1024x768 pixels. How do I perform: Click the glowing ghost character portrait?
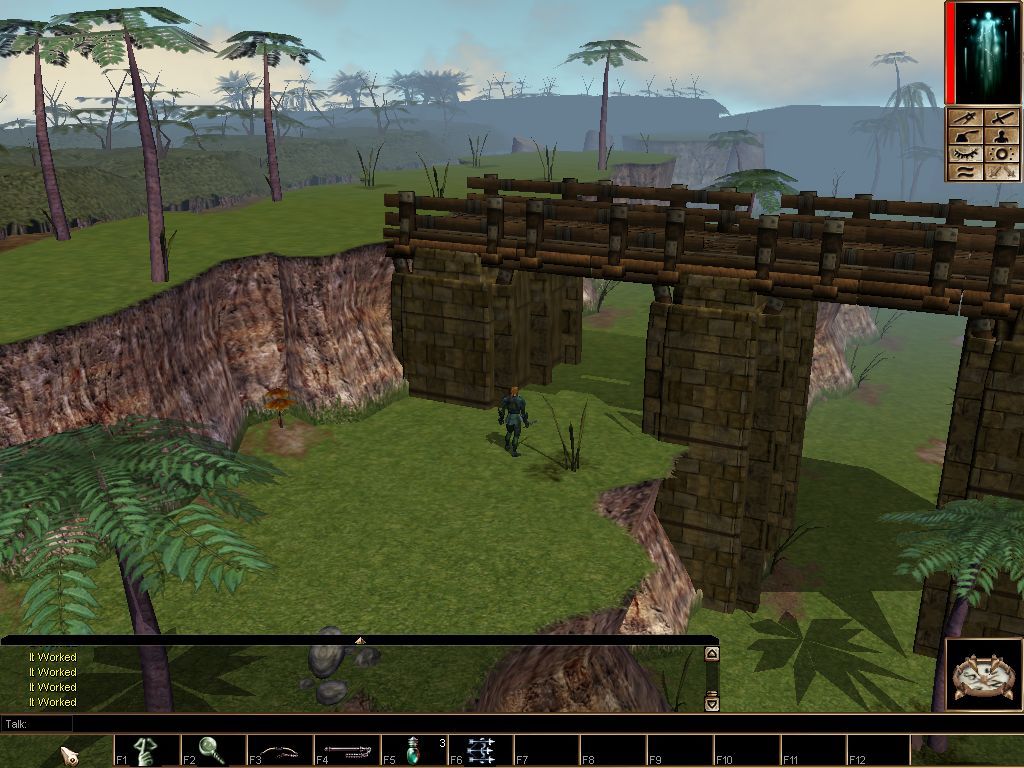(x=983, y=53)
